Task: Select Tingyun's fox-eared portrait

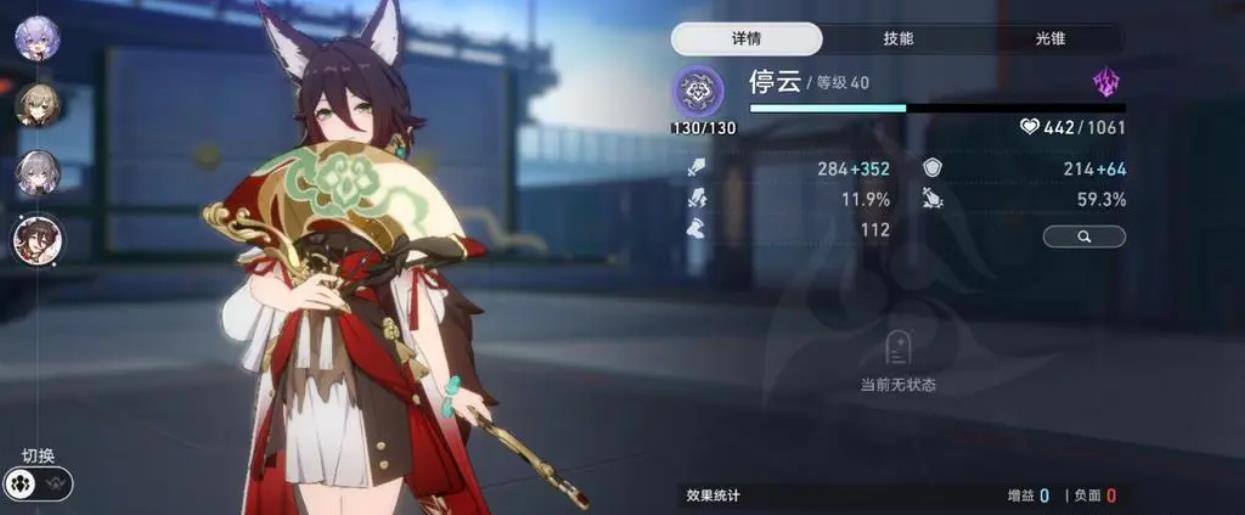Action: (x=37, y=240)
